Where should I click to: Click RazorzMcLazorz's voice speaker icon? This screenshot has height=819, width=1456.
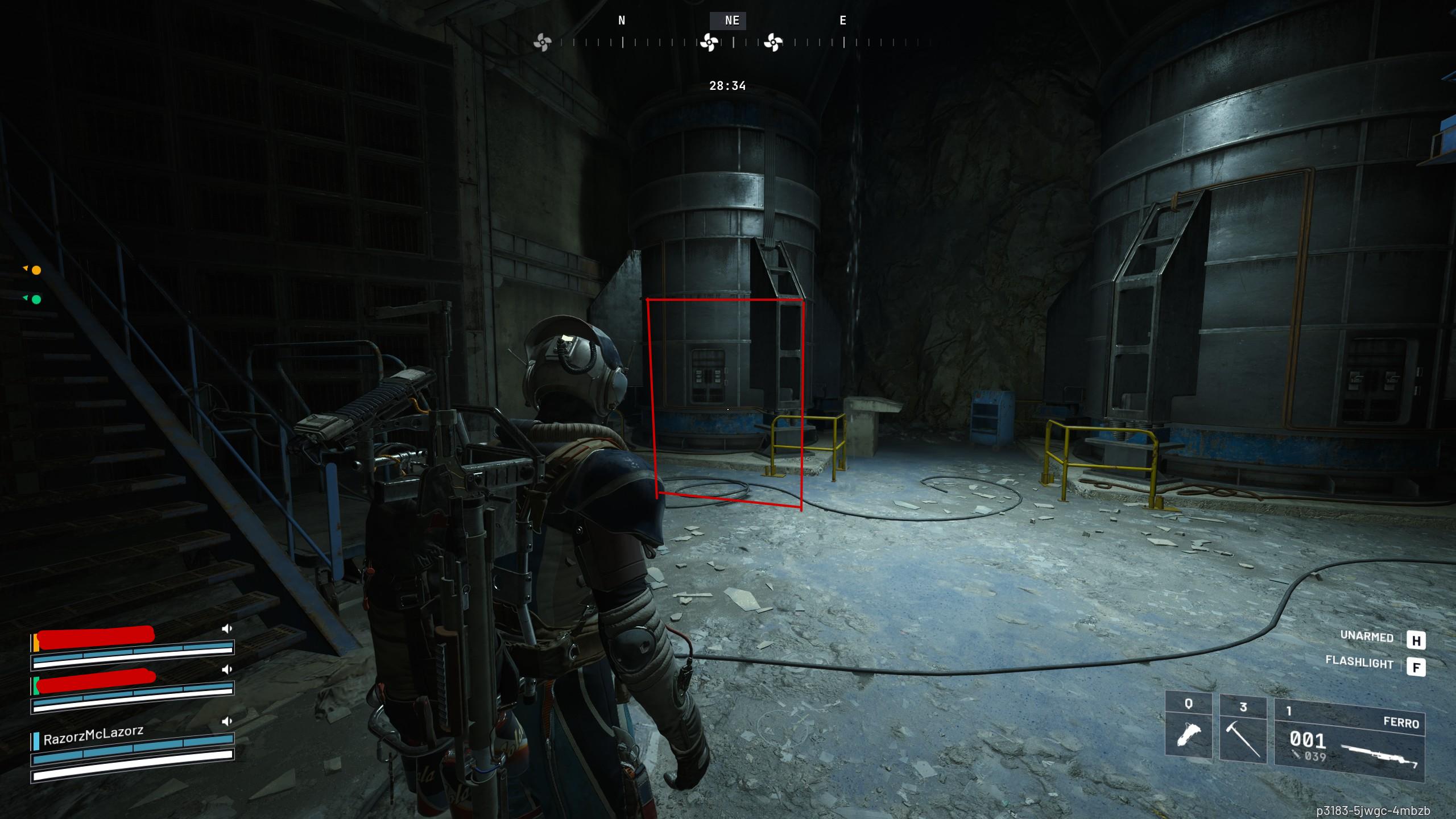click(227, 722)
